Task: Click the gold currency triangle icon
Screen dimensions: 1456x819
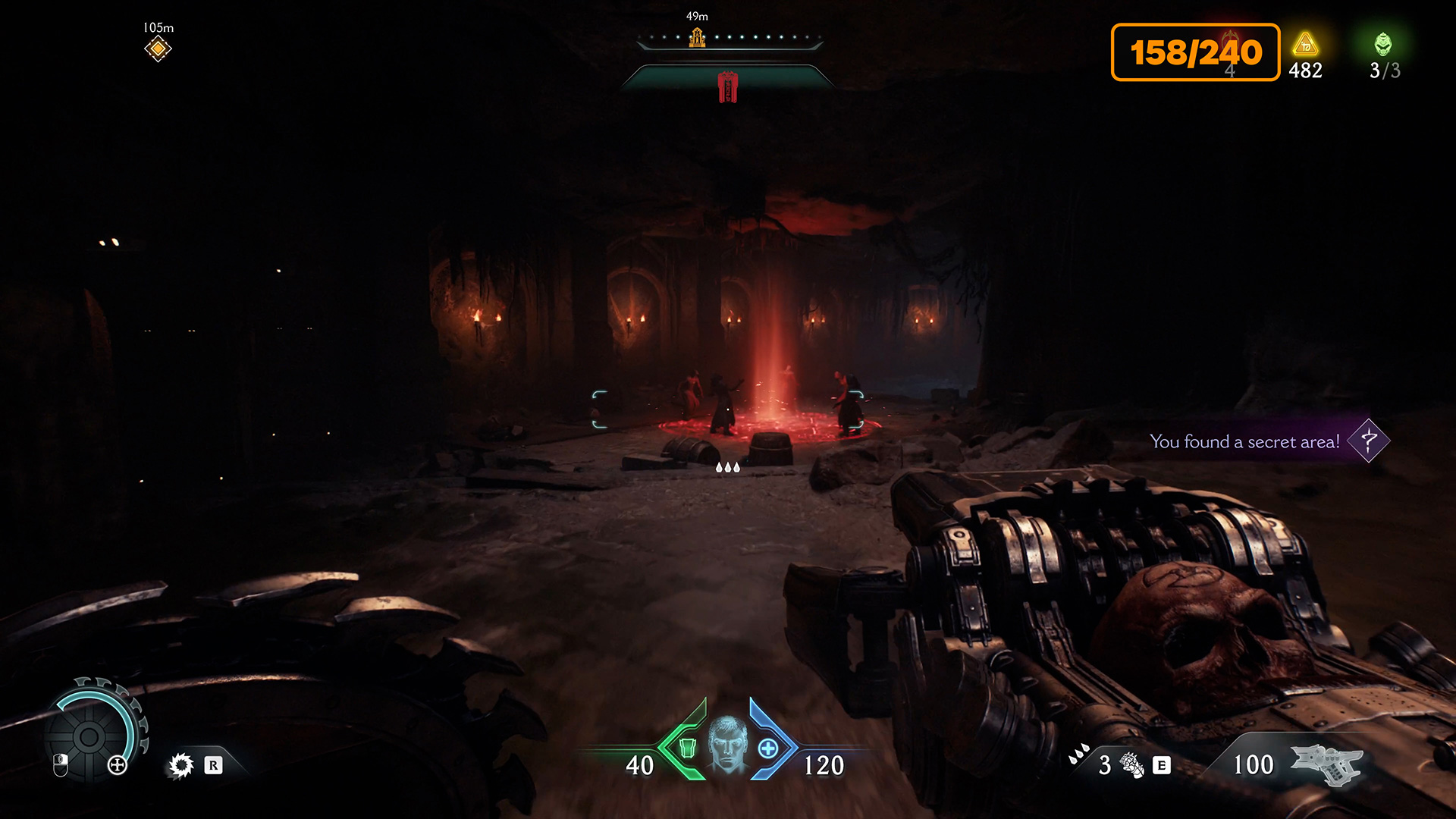Action: 1305,45
